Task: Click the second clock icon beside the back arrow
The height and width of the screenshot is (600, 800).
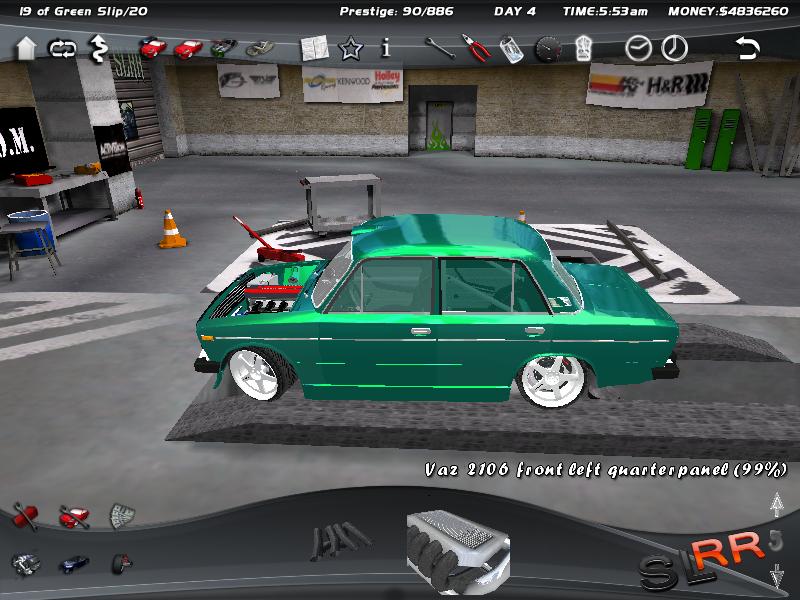Action: pos(675,48)
